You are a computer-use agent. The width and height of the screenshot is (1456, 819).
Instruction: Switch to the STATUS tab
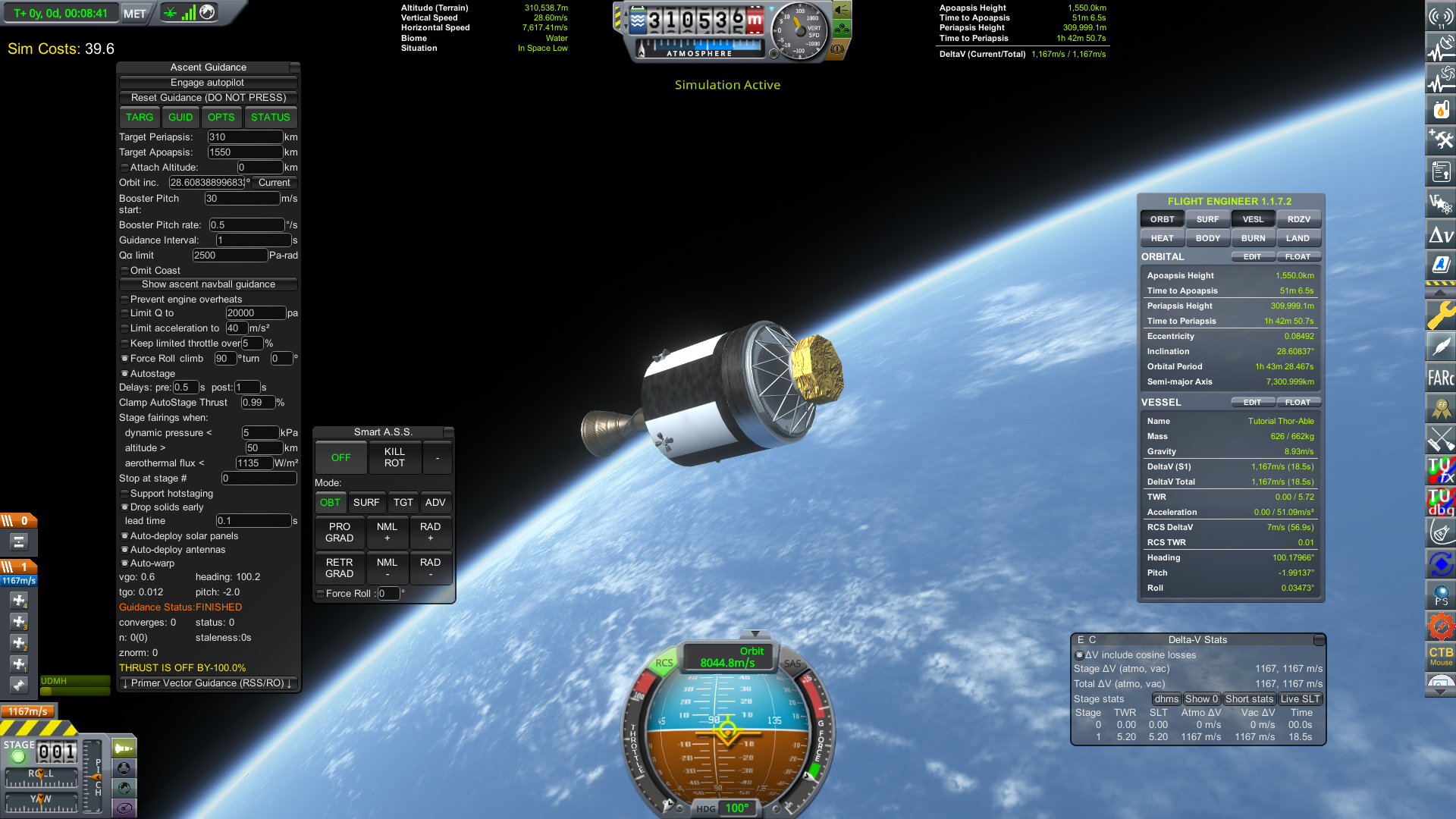pos(270,118)
